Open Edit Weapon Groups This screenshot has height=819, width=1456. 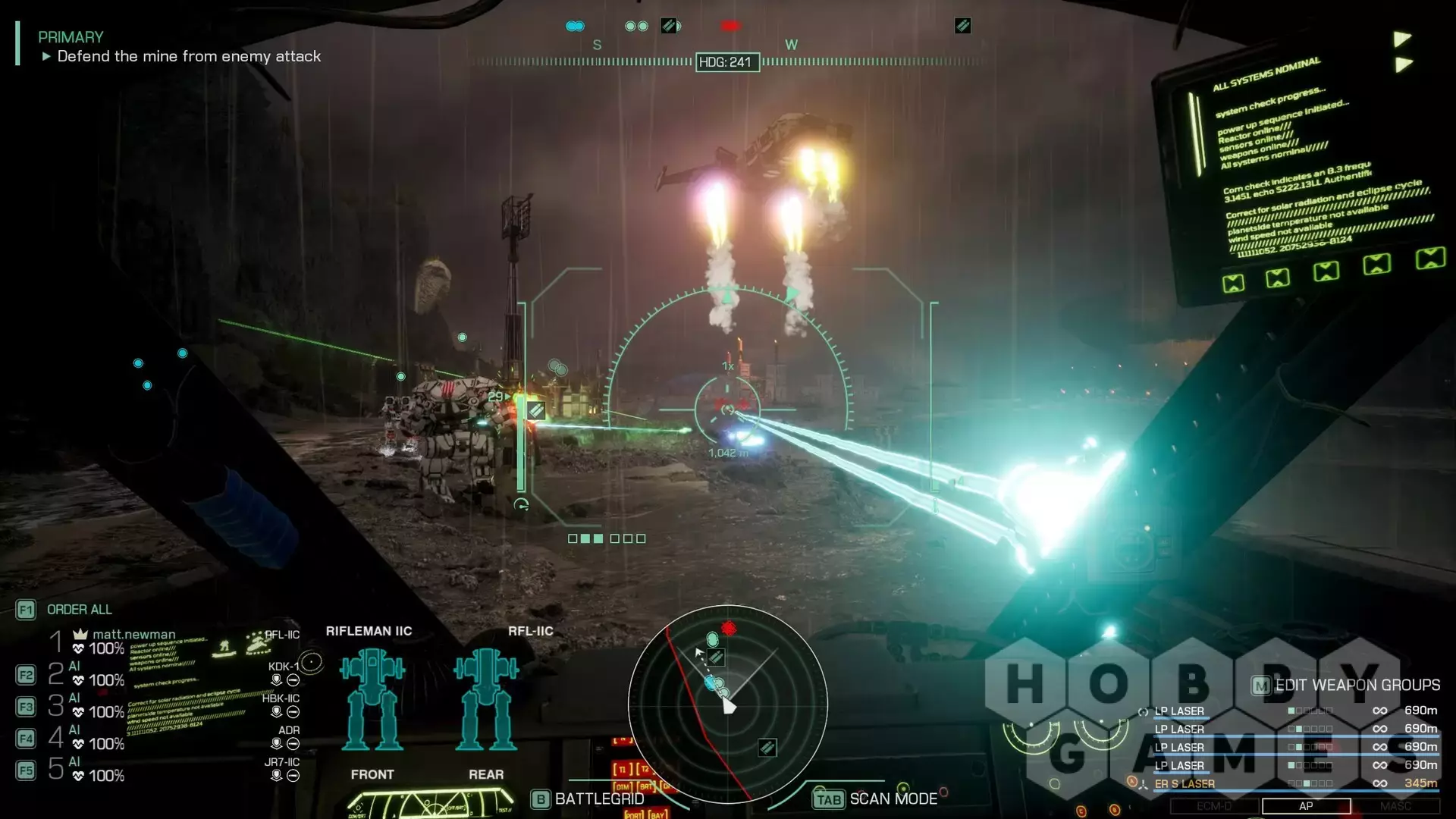click(1346, 685)
